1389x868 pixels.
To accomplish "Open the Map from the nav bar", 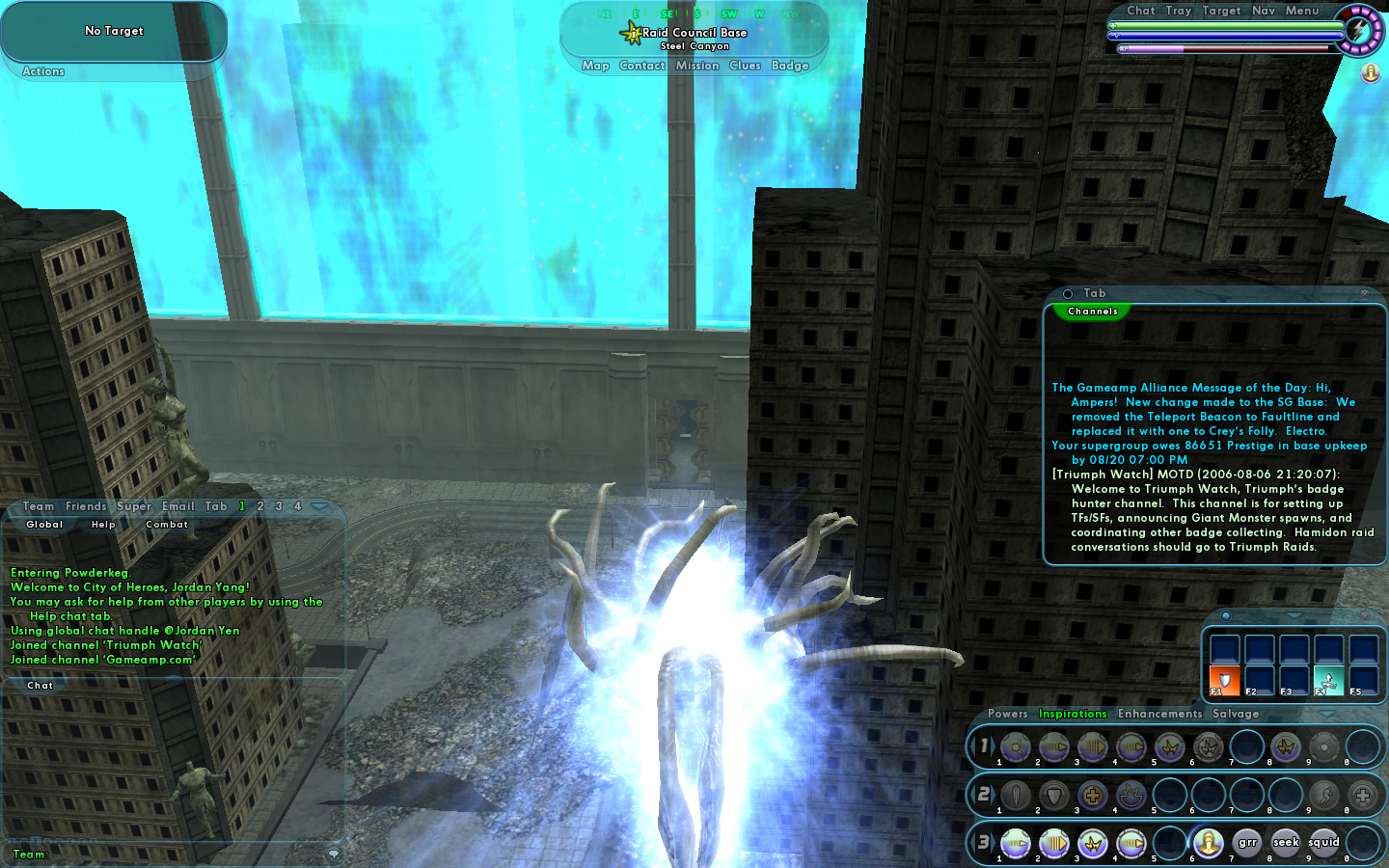I will tap(595, 66).
